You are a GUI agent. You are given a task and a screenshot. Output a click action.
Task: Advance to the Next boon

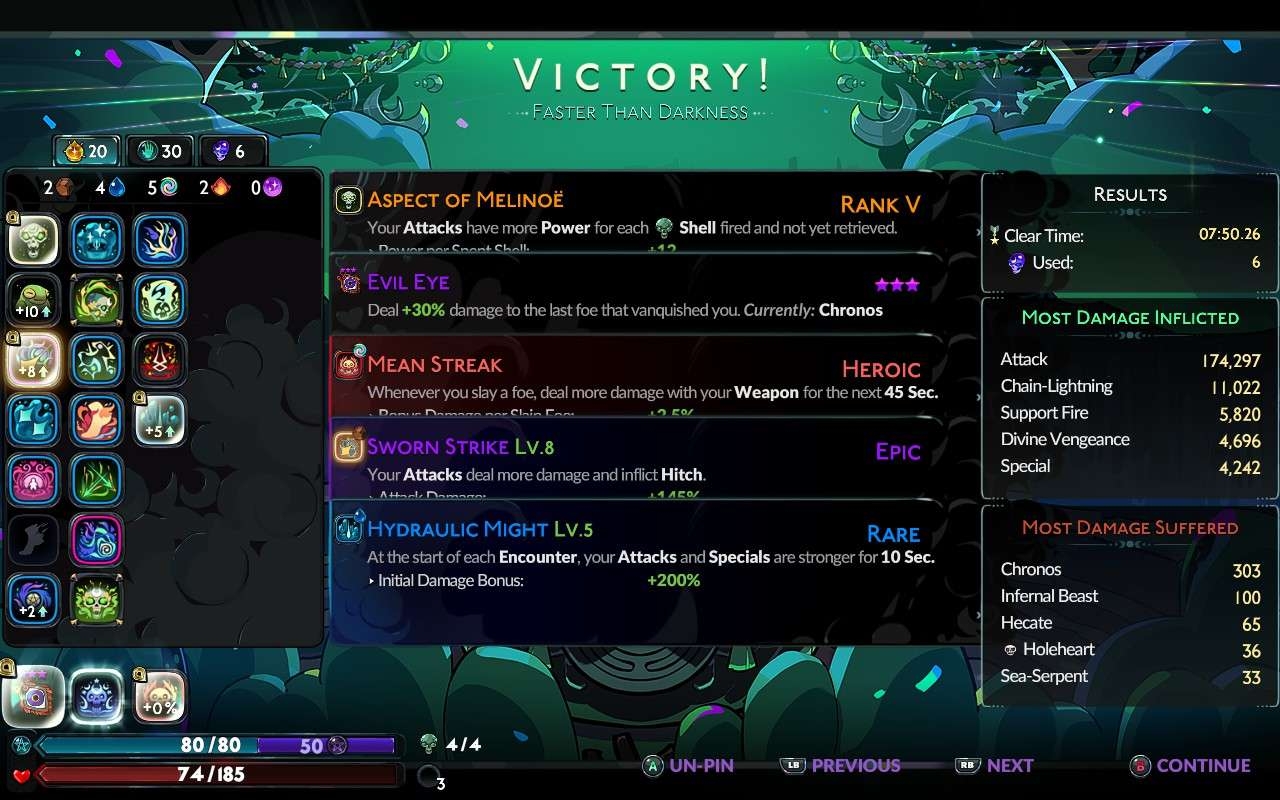995,766
